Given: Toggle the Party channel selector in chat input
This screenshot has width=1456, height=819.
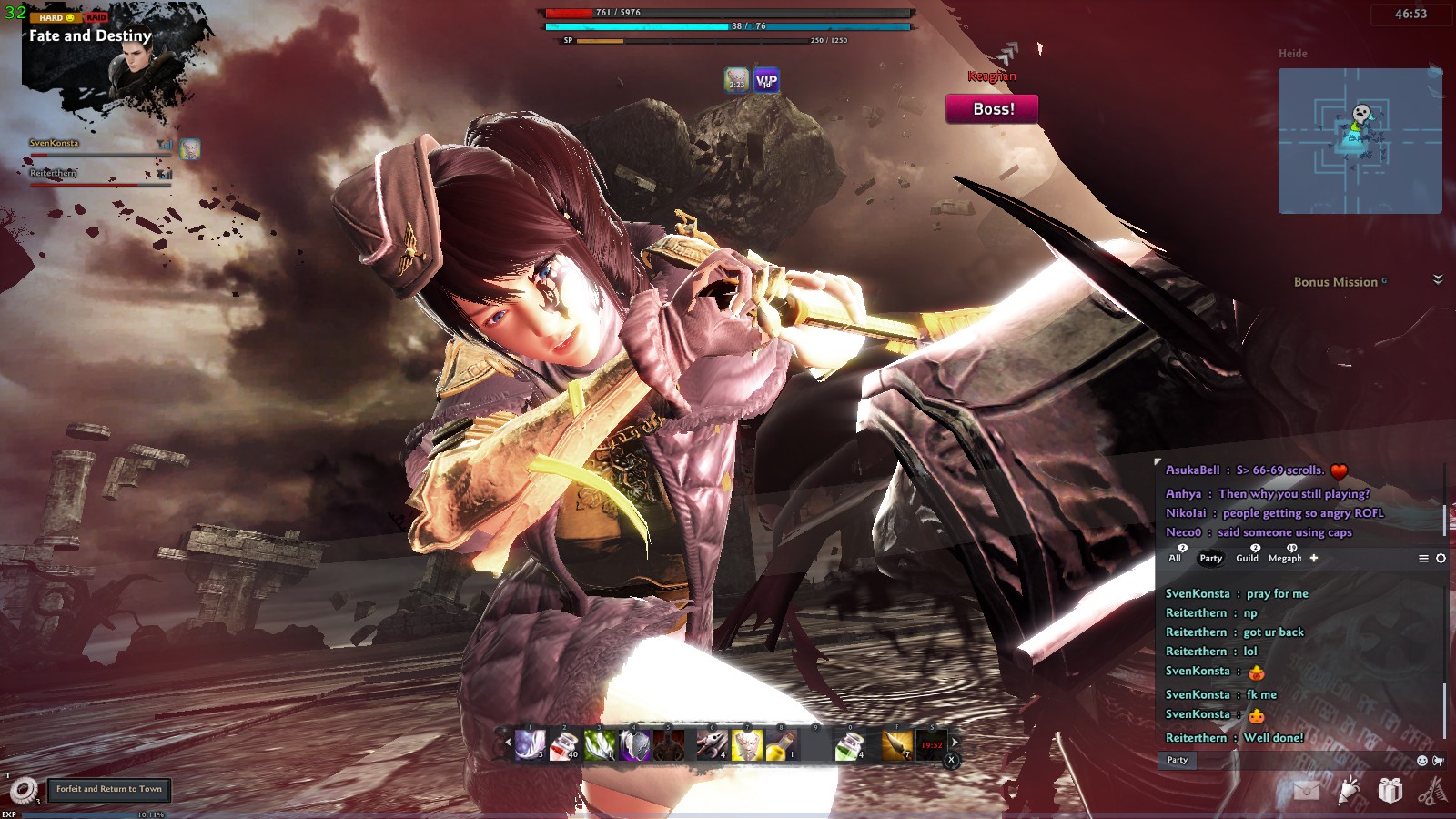Looking at the screenshot, I should click(1178, 761).
